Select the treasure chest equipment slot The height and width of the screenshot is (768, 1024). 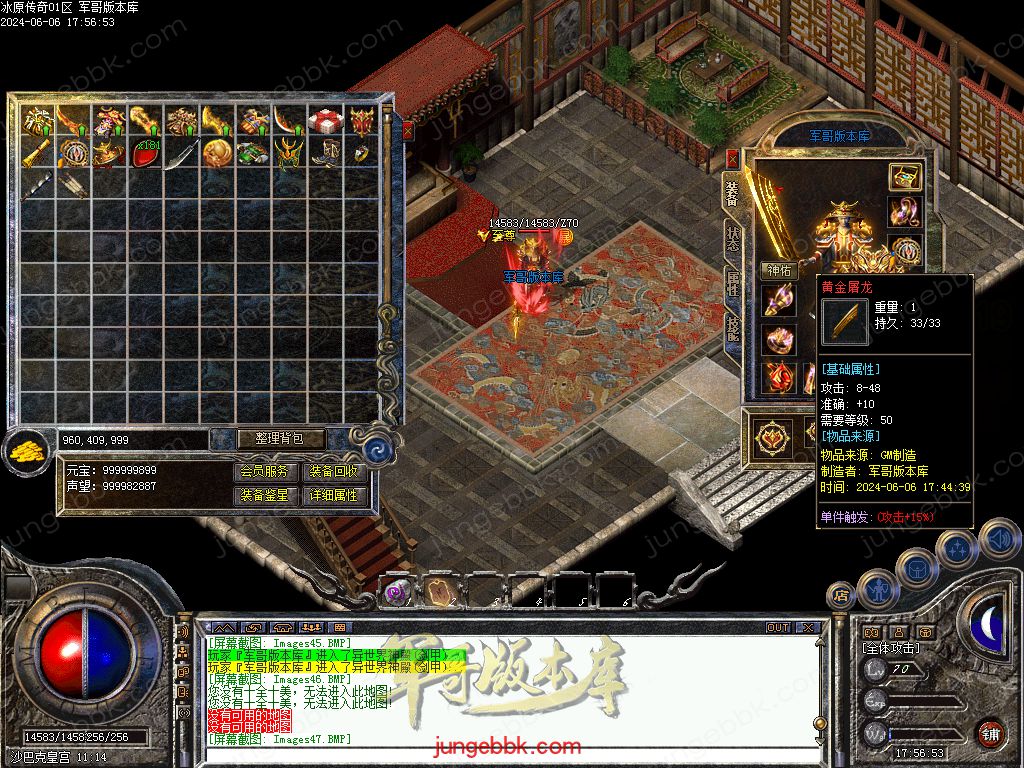tap(905, 177)
